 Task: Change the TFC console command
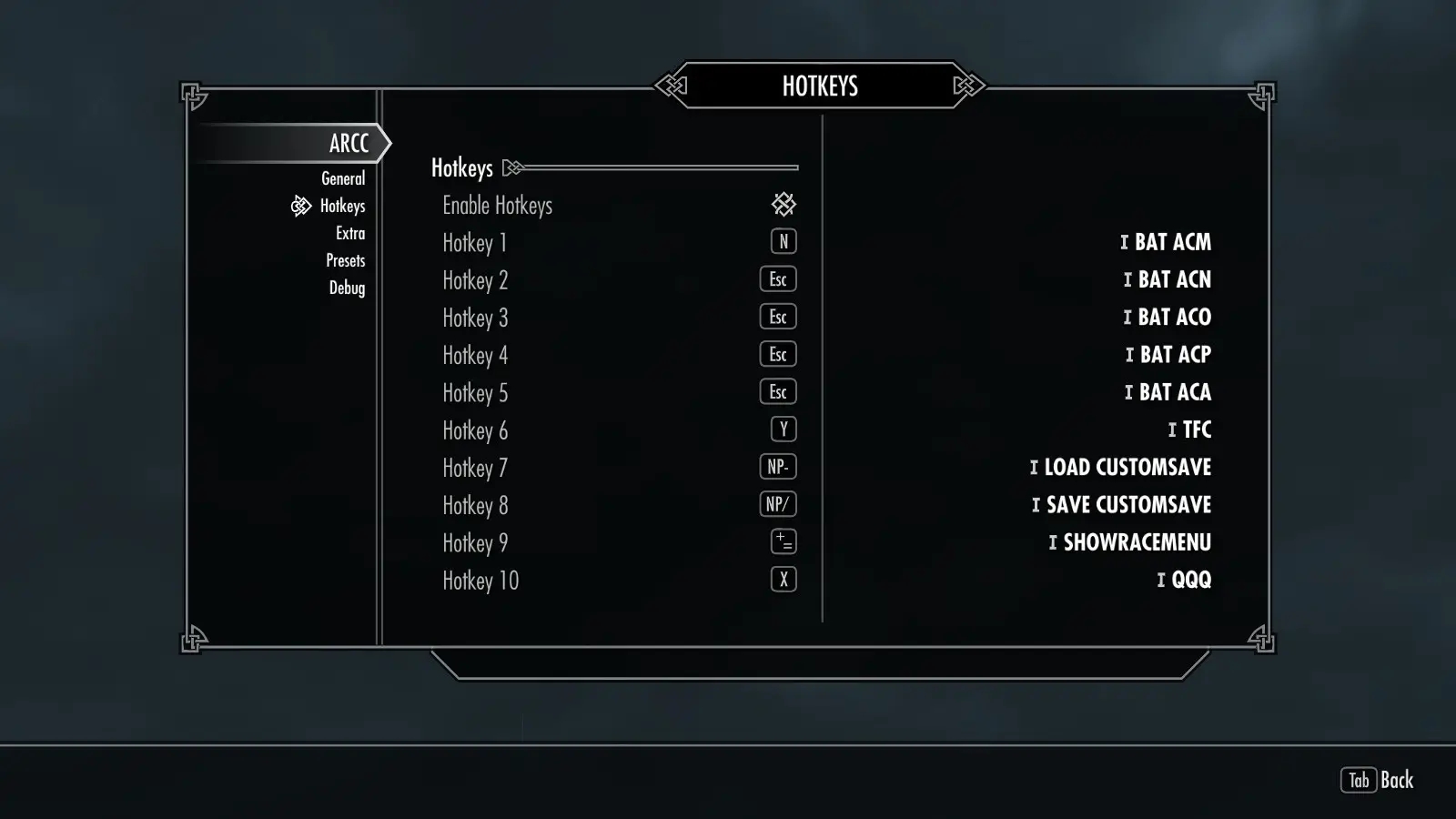(1196, 430)
